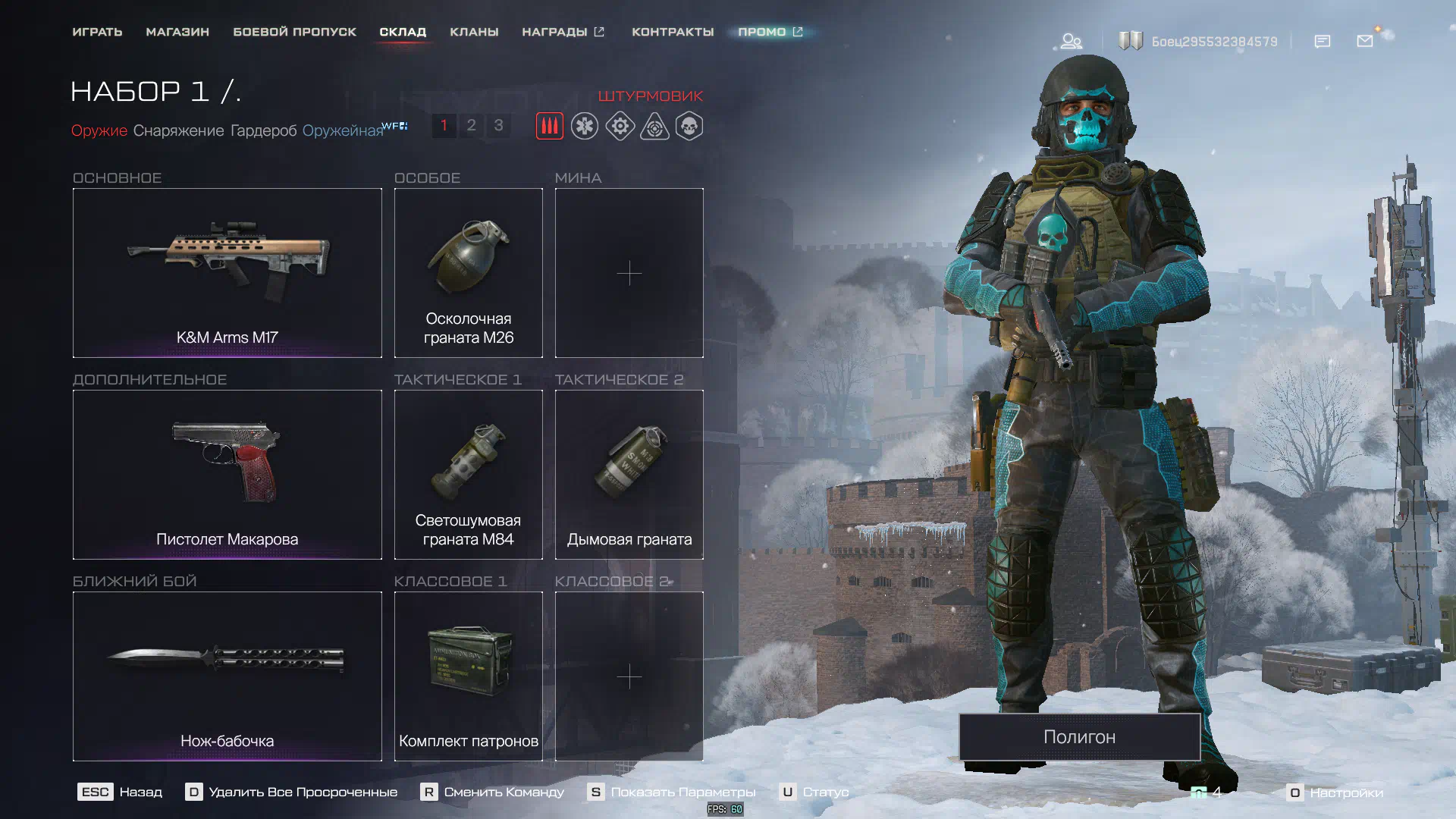Viewport: 1456px width, 819px height.
Task: Select the Дымовая граната slot
Action: 629,475
